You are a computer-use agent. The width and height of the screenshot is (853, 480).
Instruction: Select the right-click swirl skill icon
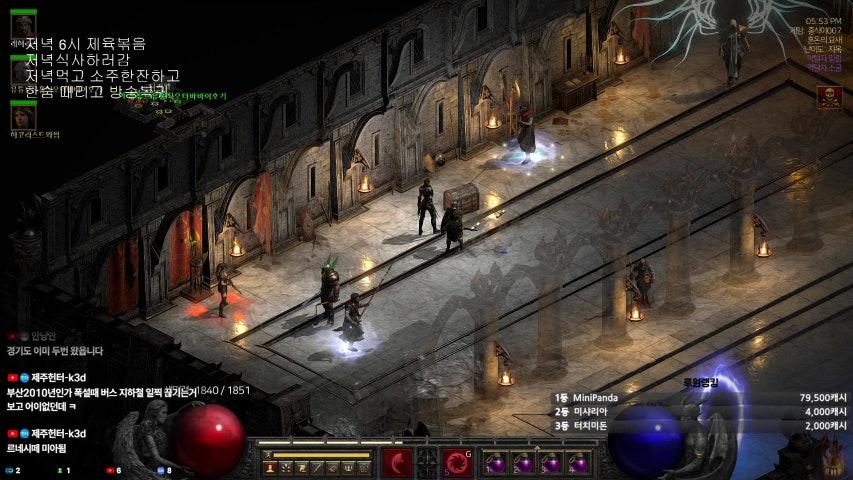tap(459, 463)
